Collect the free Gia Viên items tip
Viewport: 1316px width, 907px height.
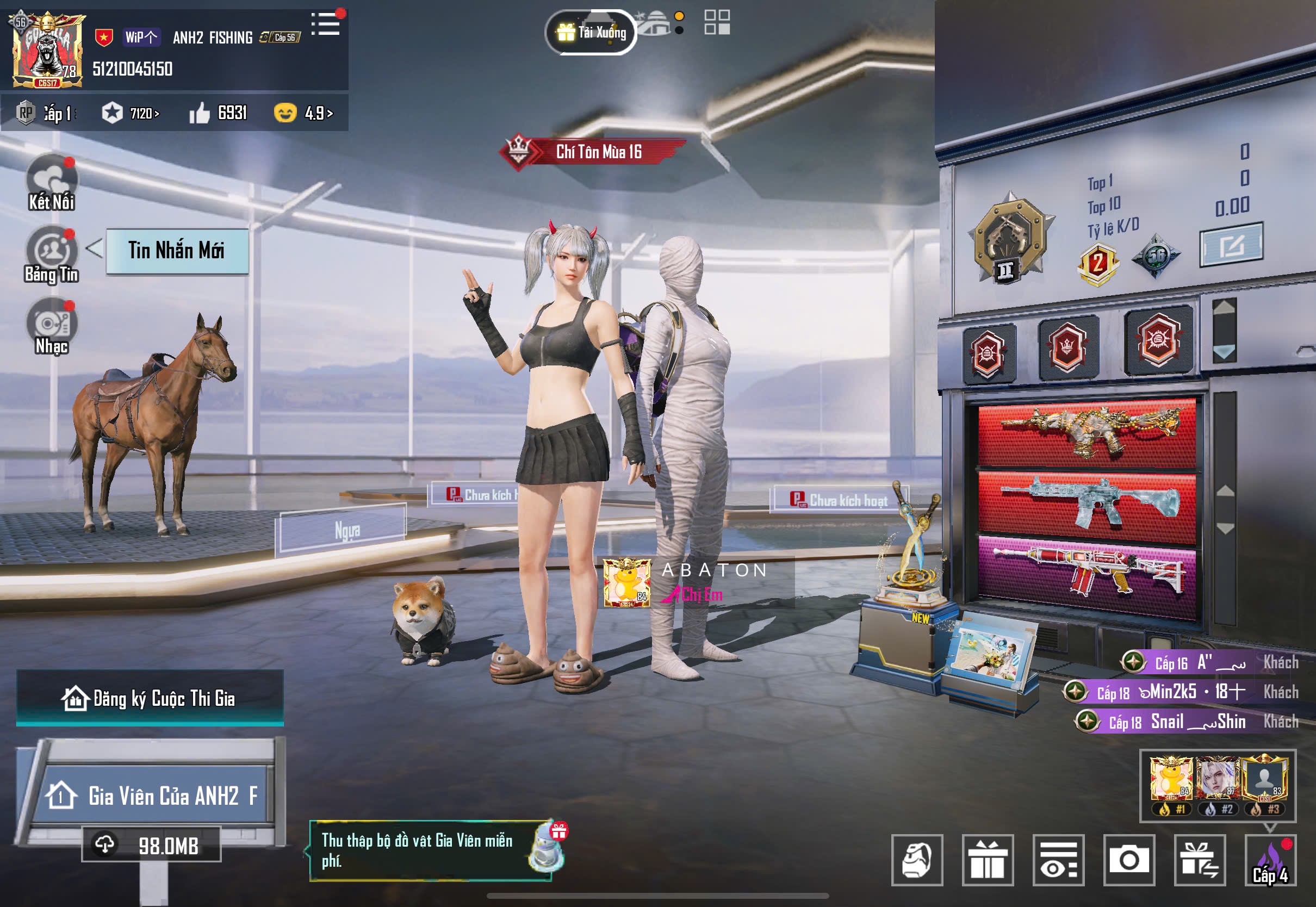pyautogui.click(x=429, y=851)
